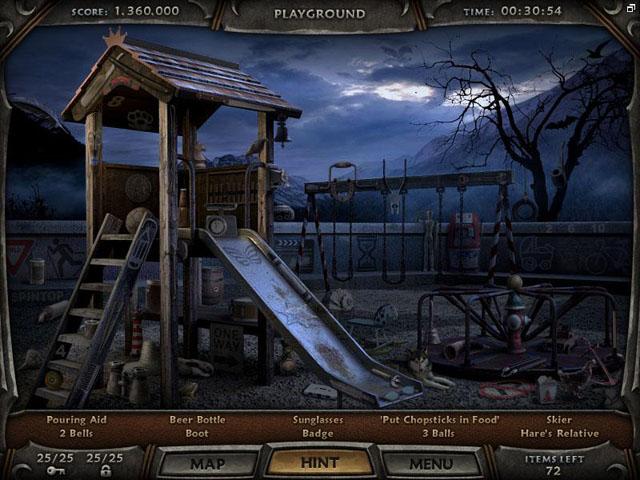Select 'Beer Bottle' list entry
The image size is (640, 480).
(195, 420)
